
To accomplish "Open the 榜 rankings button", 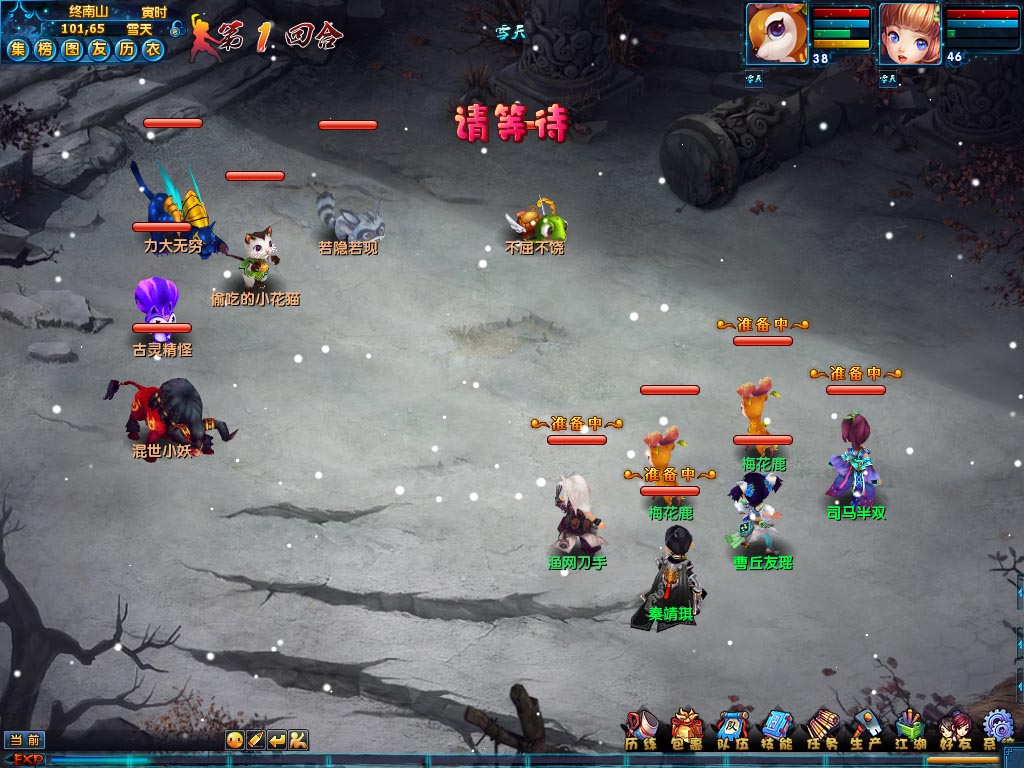I will coord(45,50).
